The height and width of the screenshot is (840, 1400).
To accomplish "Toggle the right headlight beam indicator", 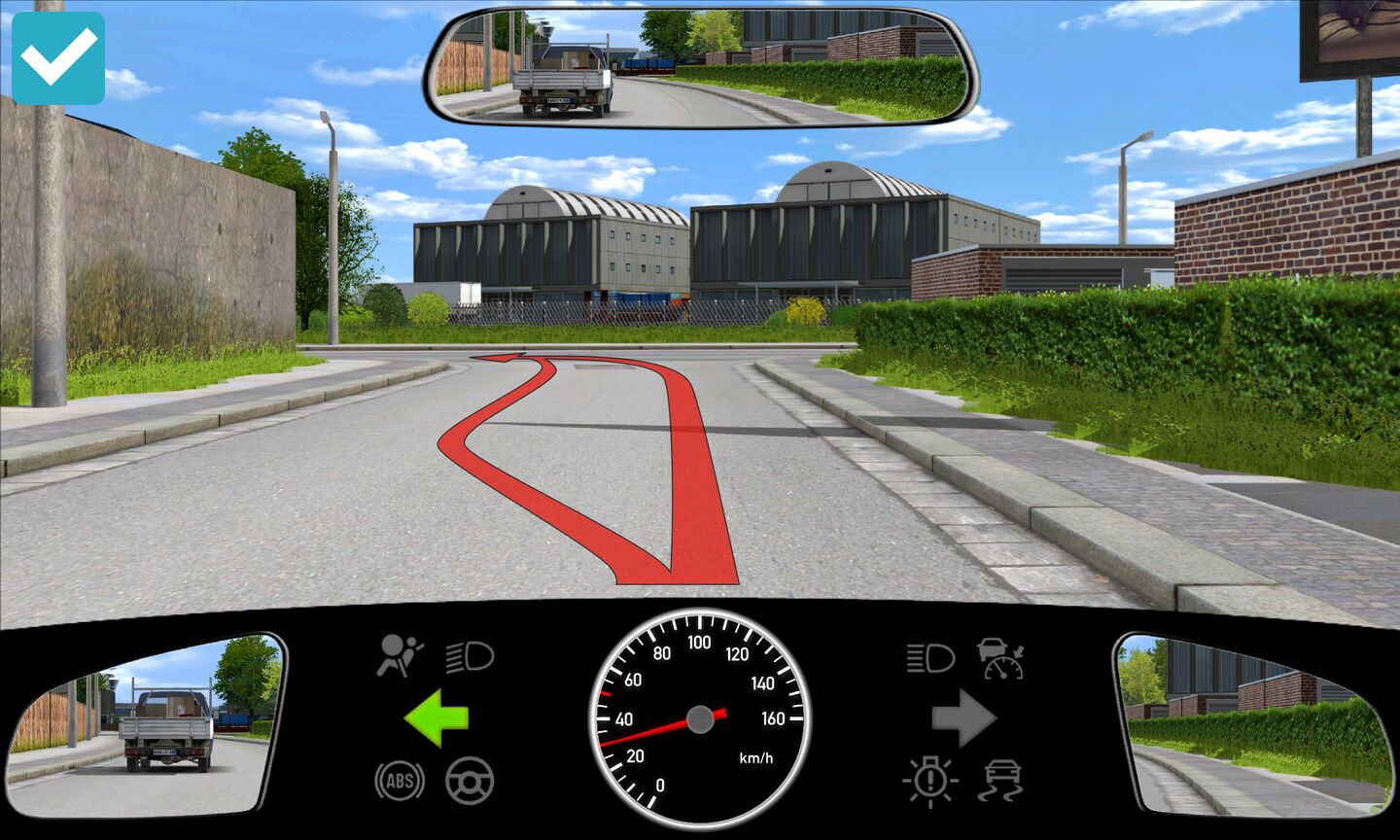I will coord(929,657).
